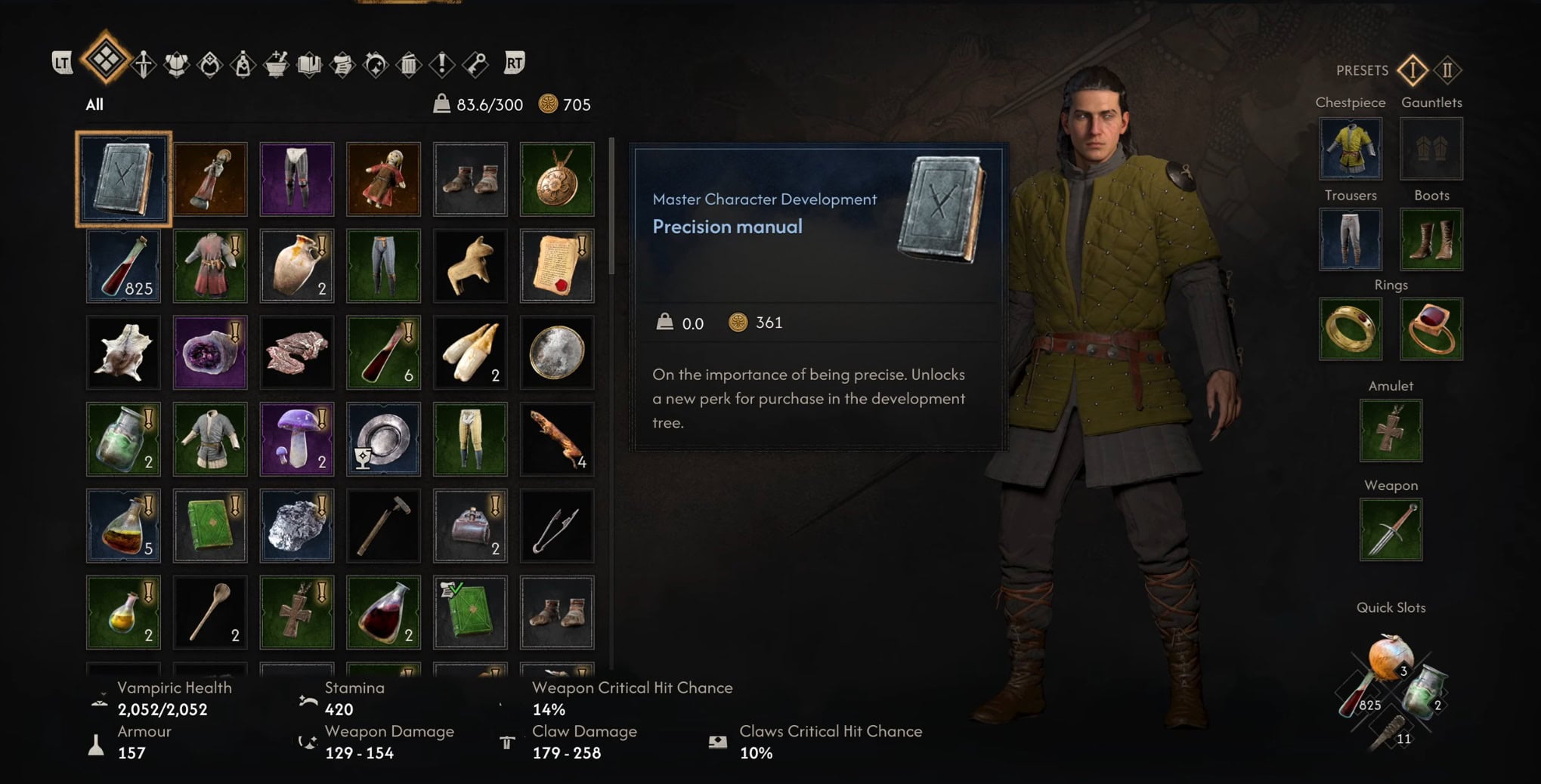Activate equipment preset II
This screenshot has height=784, width=1541.
1447,70
